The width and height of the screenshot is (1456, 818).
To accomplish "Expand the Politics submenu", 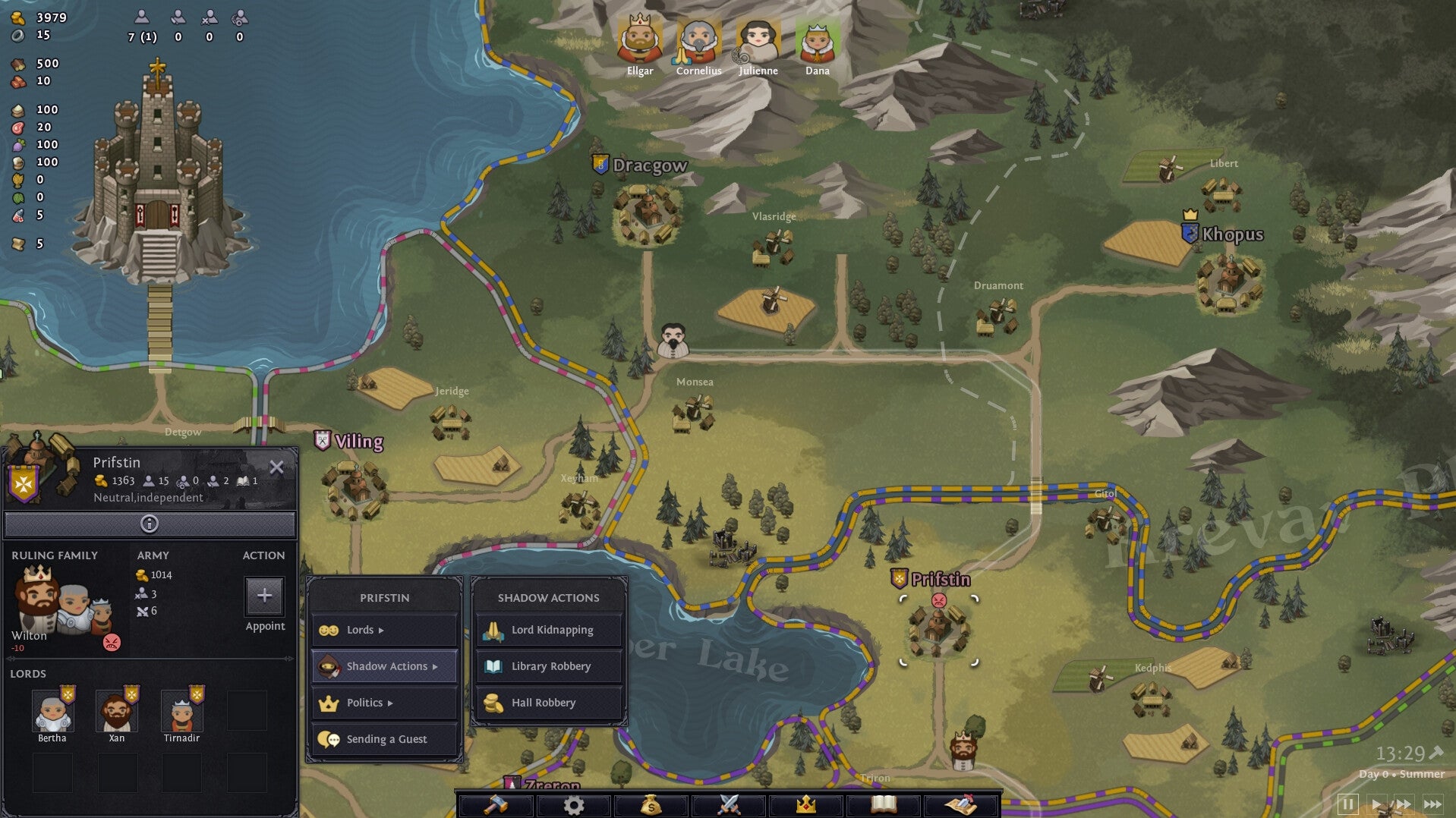I will 383,702.
